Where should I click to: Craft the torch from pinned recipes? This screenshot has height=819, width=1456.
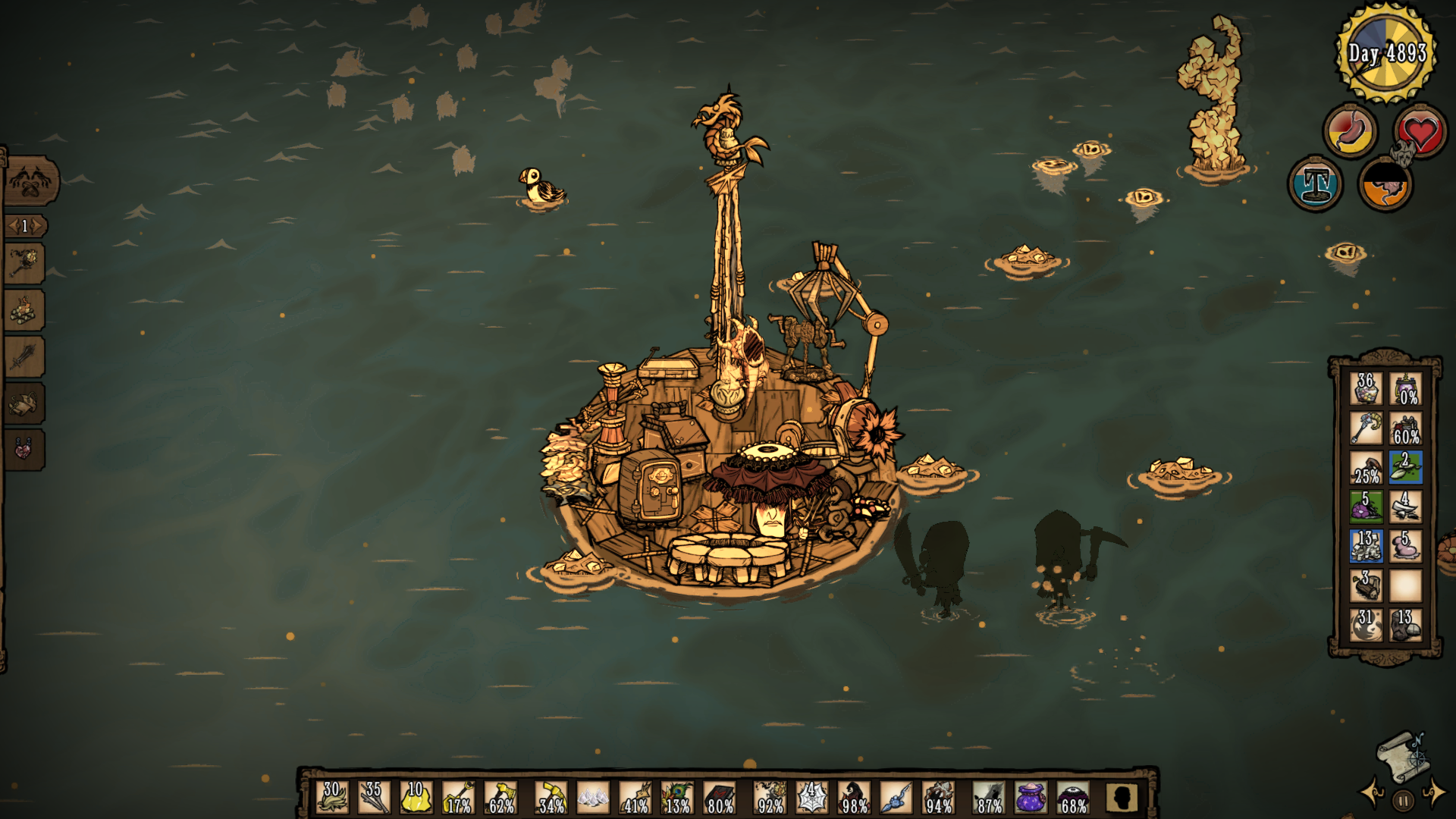click(x=24, y=264)
